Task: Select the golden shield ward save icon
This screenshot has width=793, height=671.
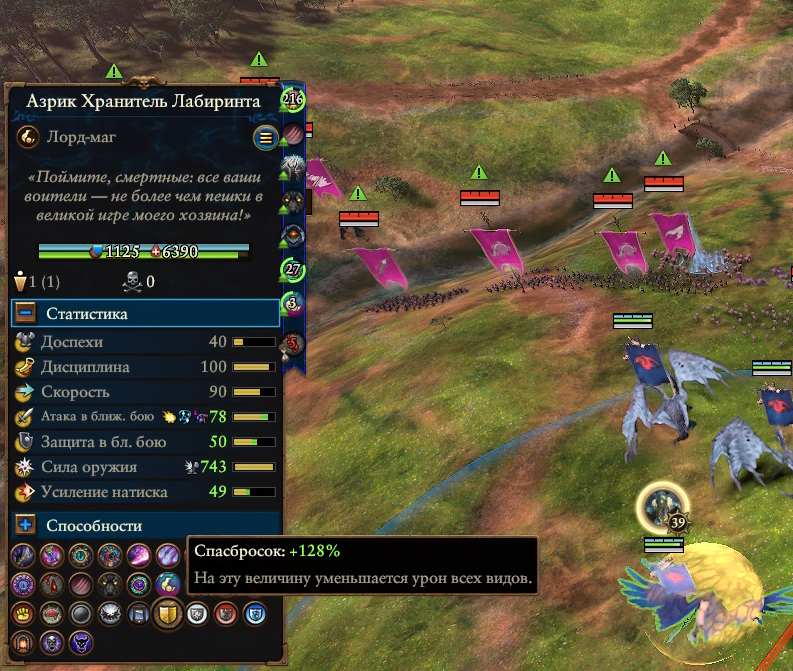Action: click(166, 613)
